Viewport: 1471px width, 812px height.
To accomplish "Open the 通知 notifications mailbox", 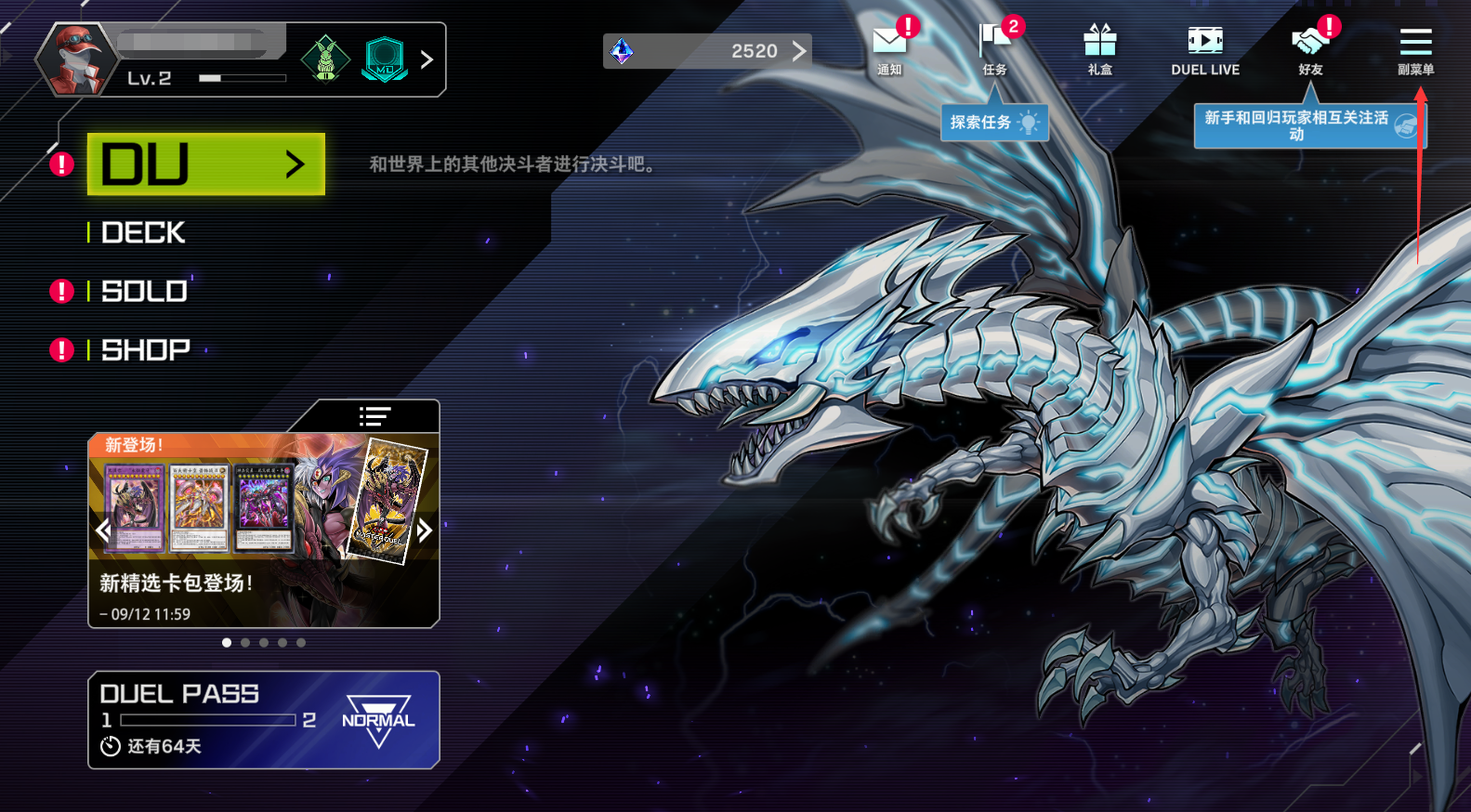I will [889, 49].
